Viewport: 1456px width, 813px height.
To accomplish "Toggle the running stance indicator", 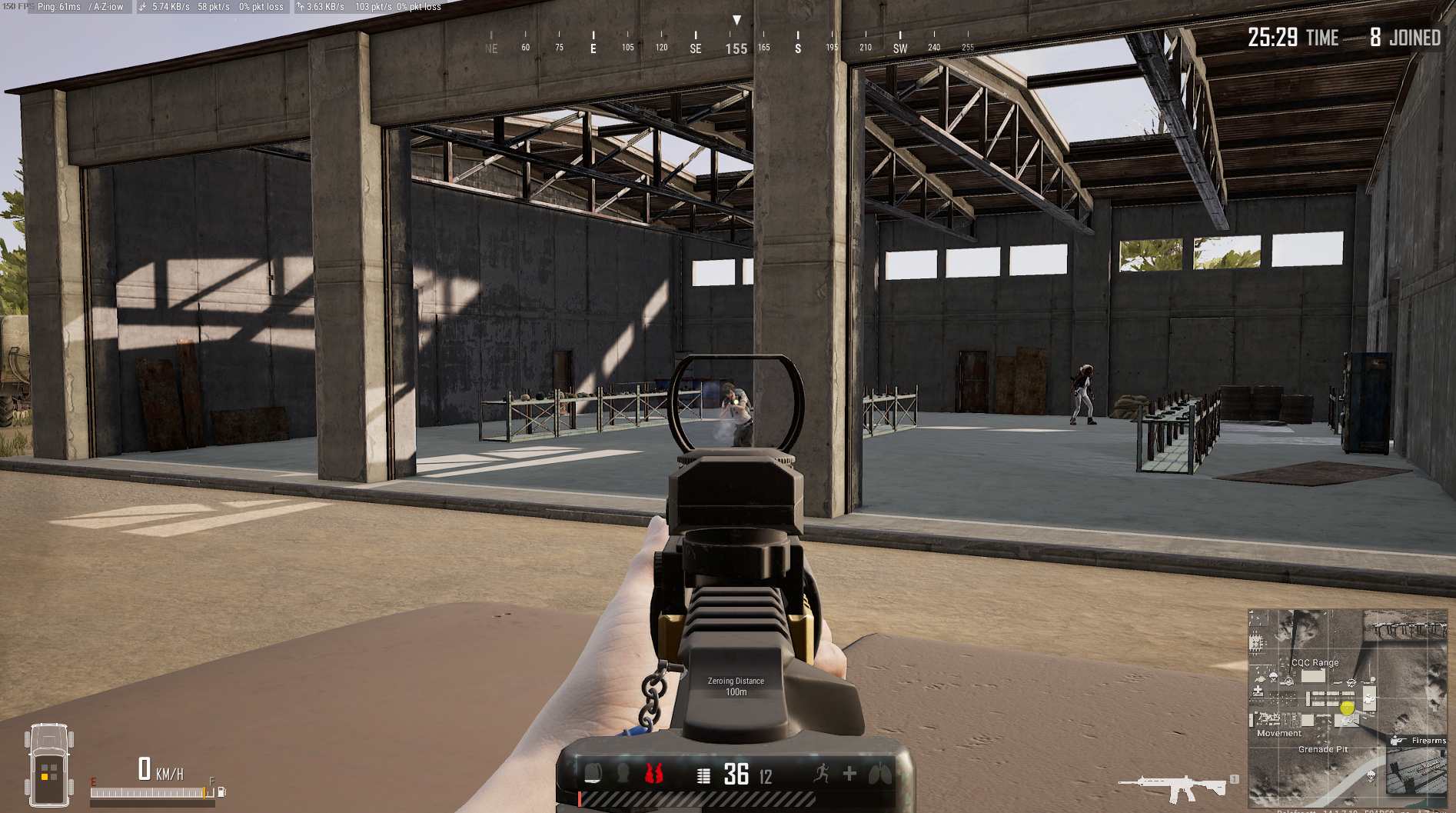I will pyautogui.click(x=823, y=773).
